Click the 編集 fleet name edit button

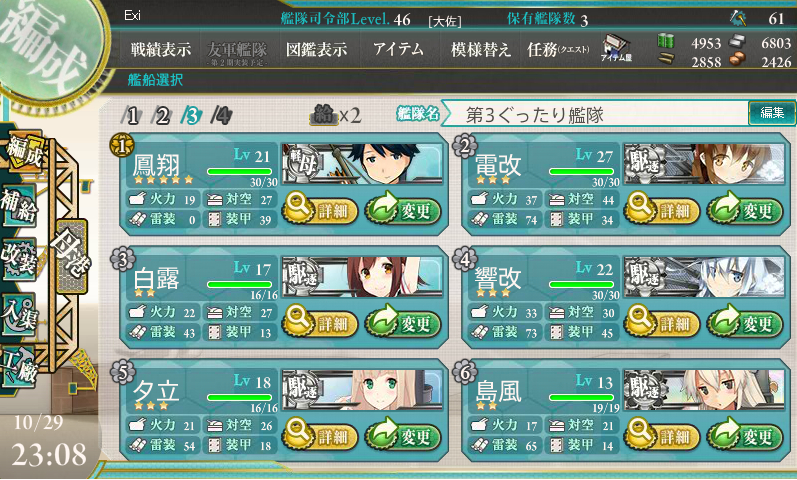point(771,114)
